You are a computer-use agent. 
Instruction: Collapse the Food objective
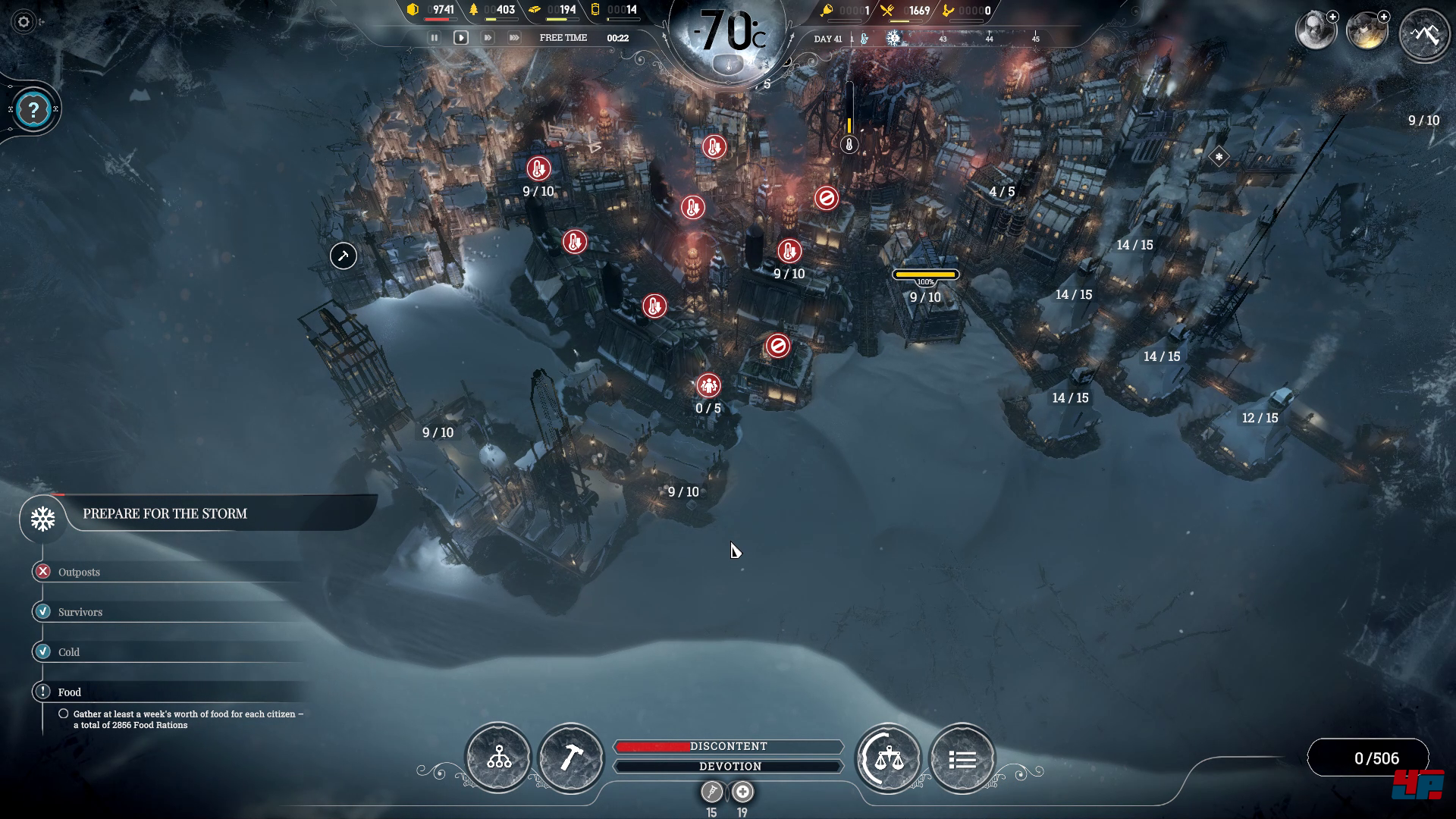[69, 692]
